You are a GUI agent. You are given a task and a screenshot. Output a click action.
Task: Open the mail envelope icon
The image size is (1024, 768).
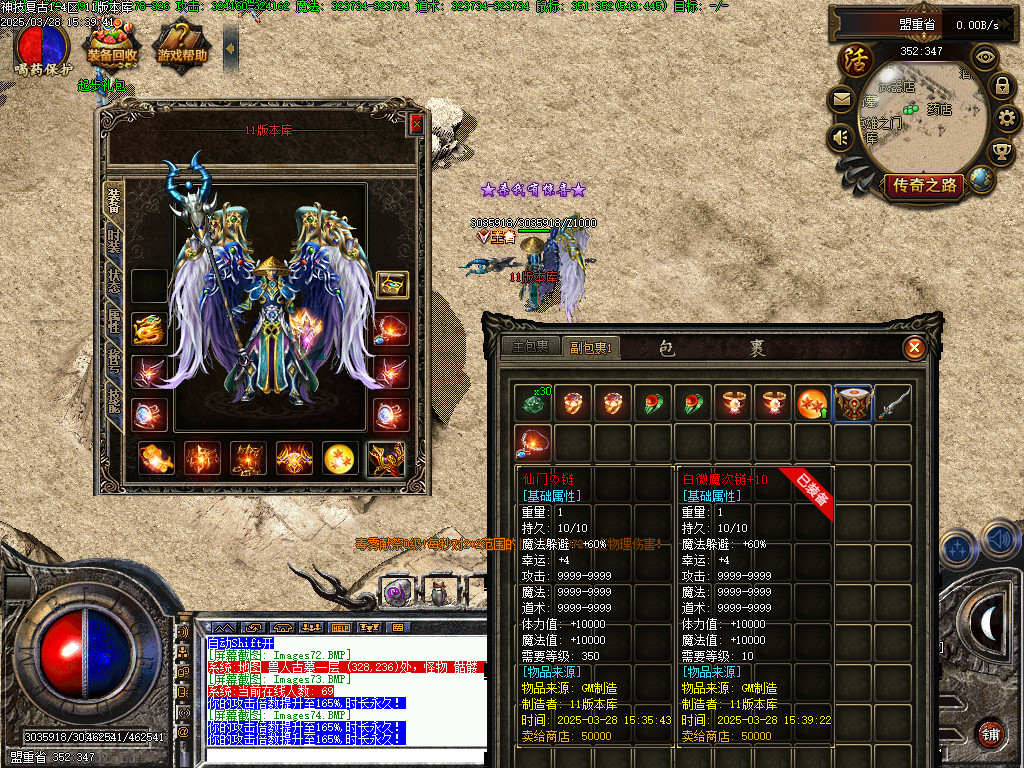840,100
